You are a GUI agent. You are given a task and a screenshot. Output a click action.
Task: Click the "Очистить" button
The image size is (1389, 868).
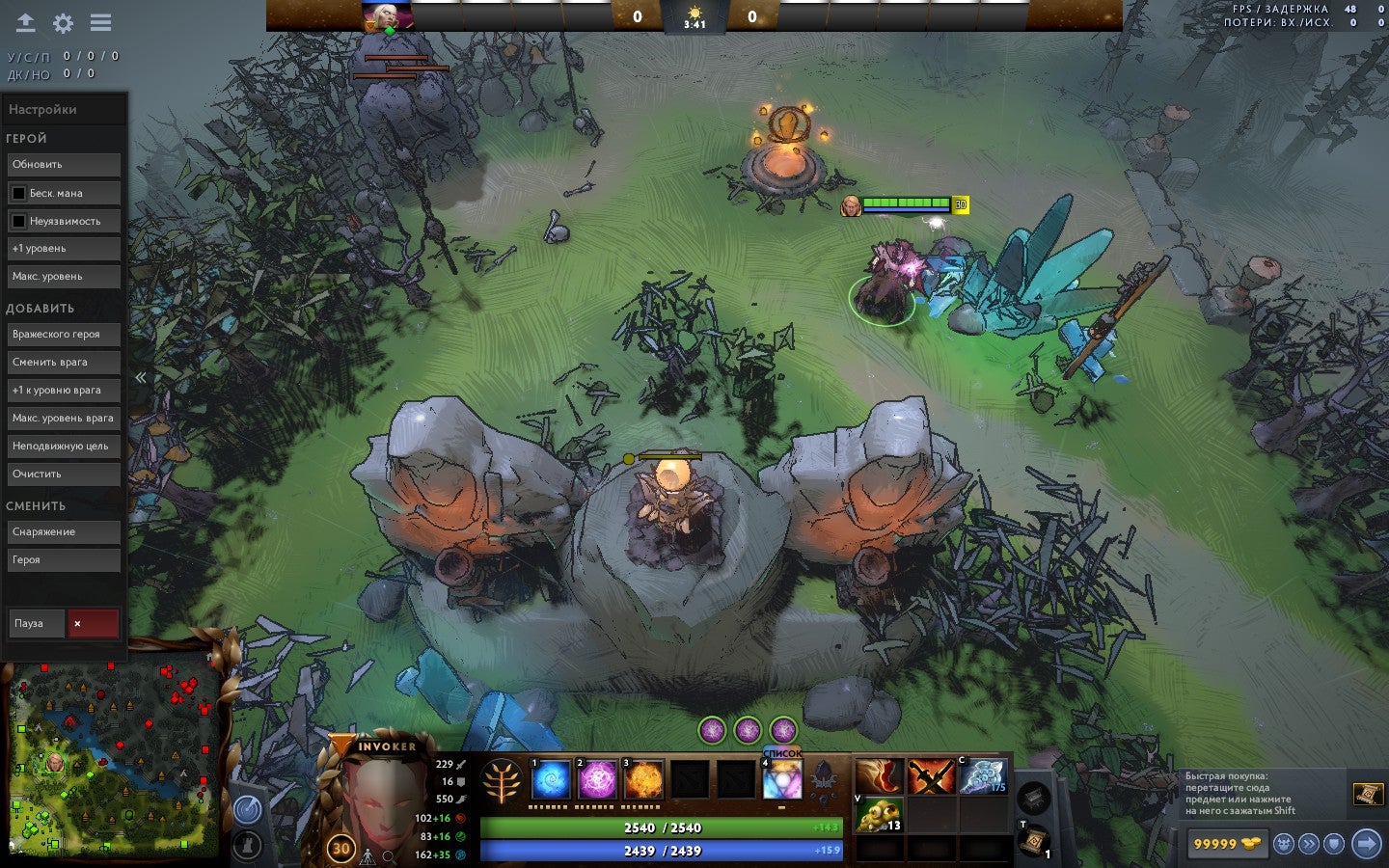(64, 475)
